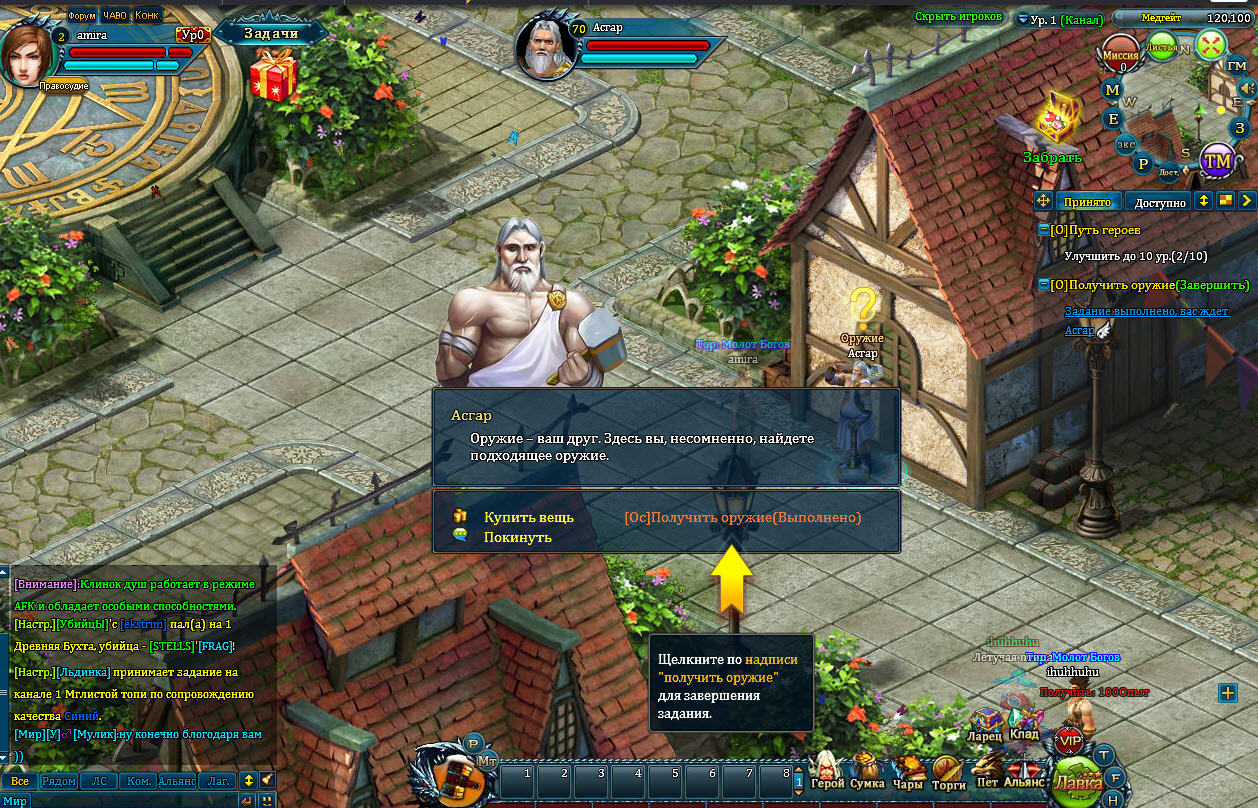Screen dimensions: 1258x808
Task: Open the green "Лавка" shop button
Action: (x=1079, y=780)
